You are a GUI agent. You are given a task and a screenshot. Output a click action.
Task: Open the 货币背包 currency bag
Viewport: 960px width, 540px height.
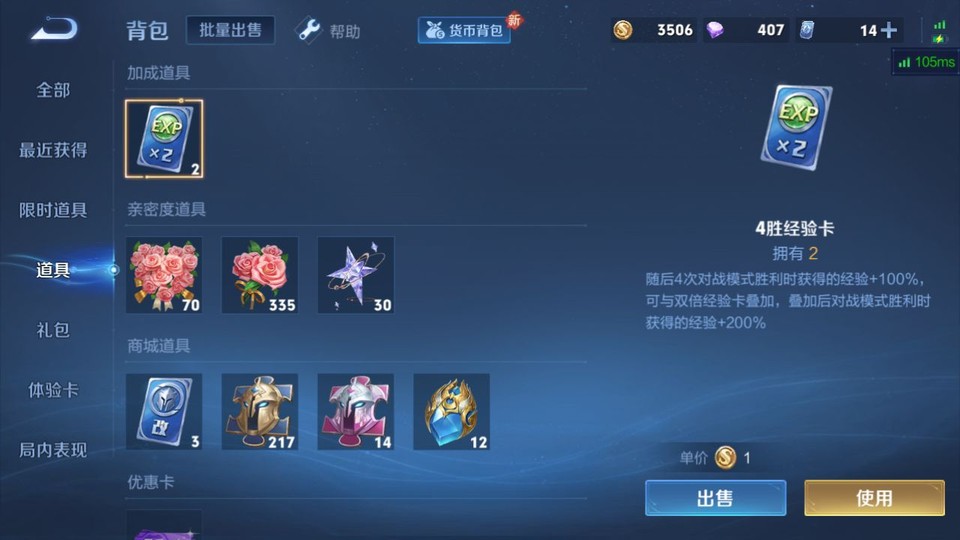click(x=465, y=31)
